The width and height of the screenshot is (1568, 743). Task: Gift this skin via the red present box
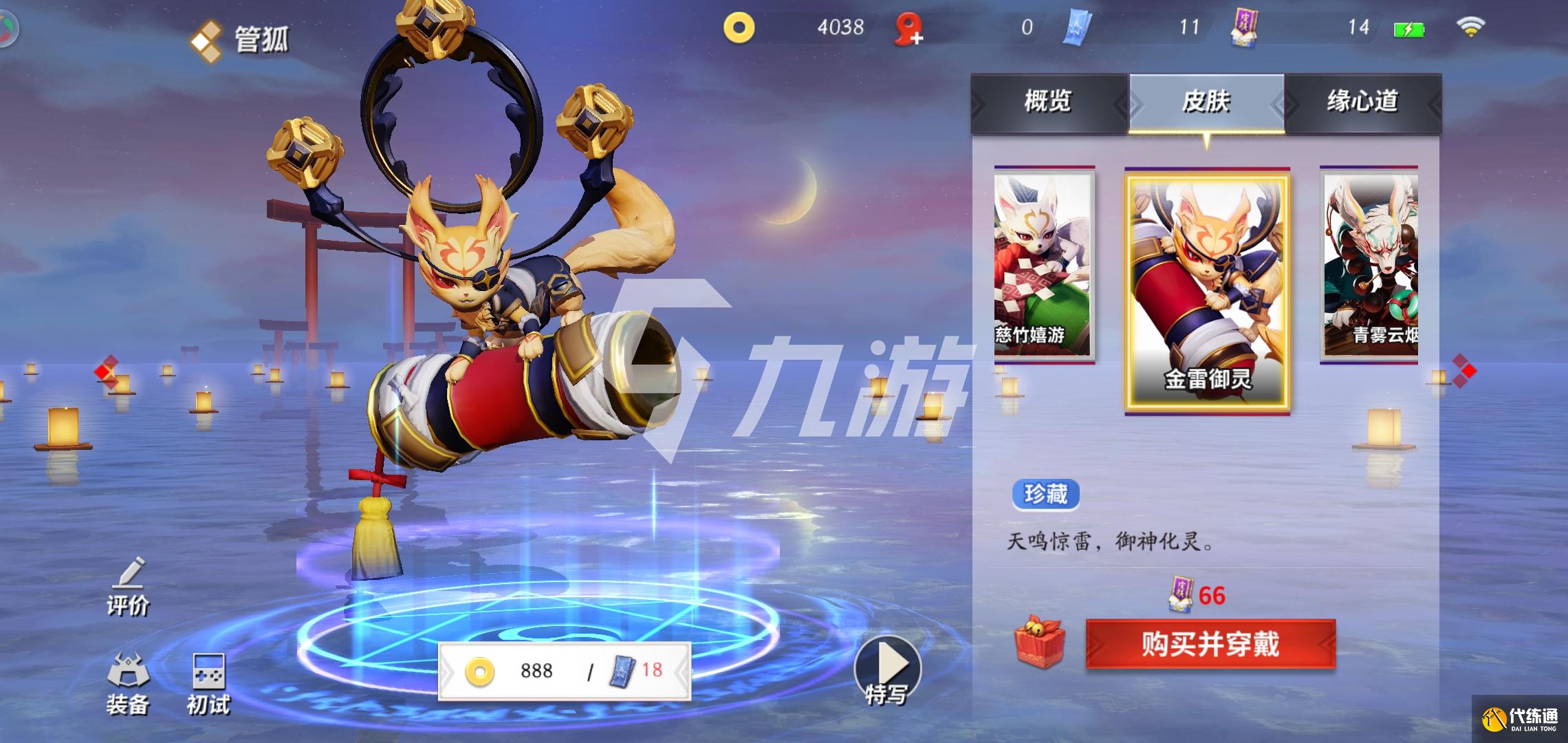[1039, 643]
